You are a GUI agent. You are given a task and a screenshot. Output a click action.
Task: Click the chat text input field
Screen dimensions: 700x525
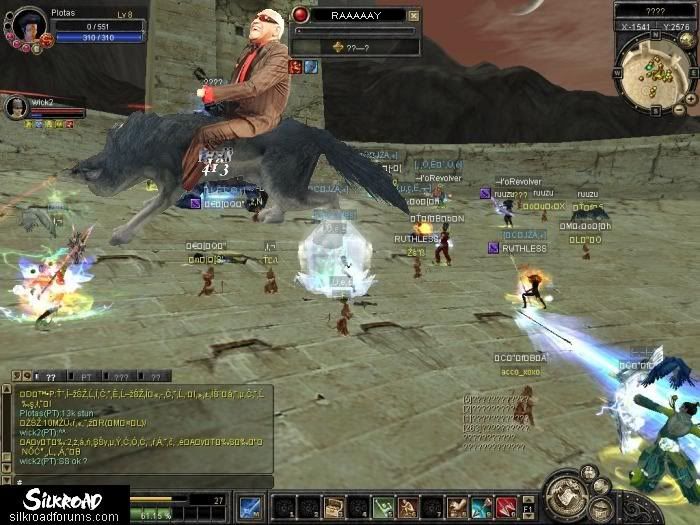pos(70,481)
